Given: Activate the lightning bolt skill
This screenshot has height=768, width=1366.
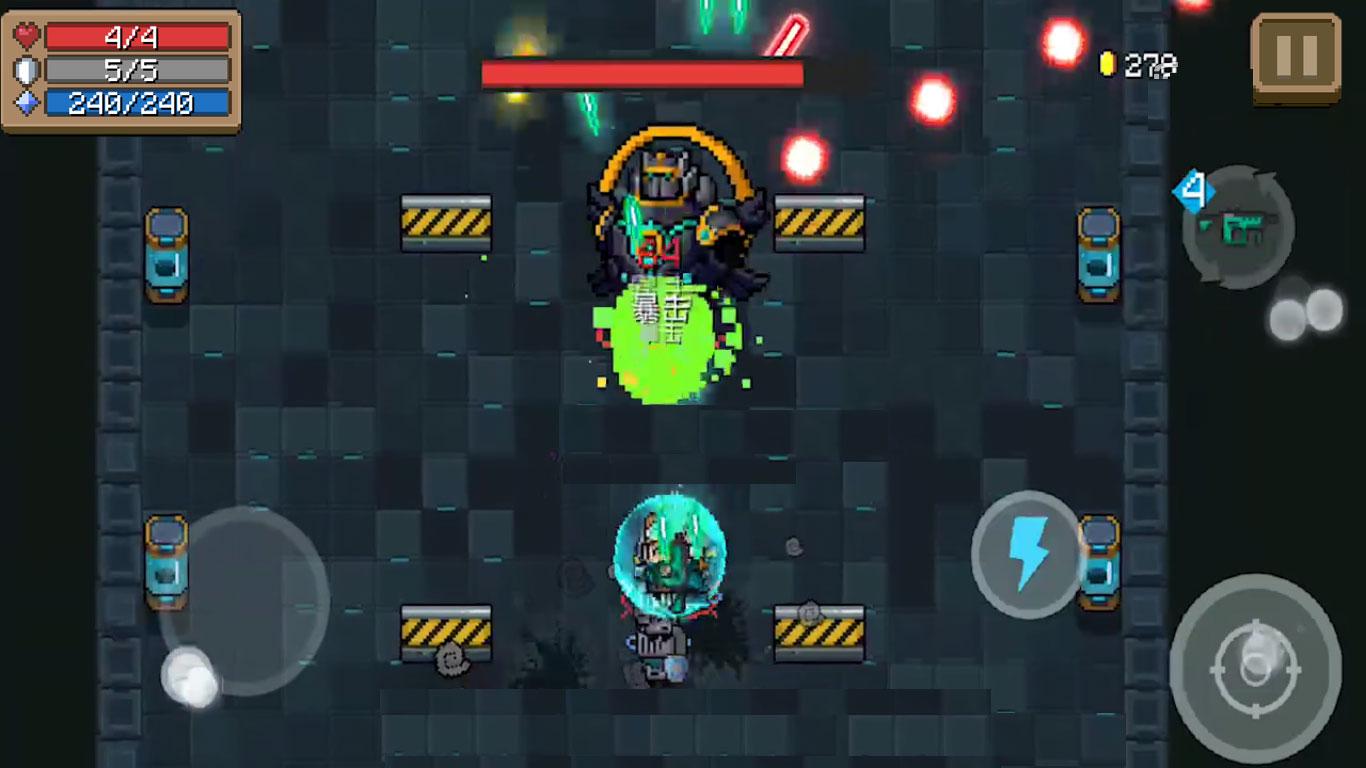Looking at the screenshot, I should click(1026, 554).
